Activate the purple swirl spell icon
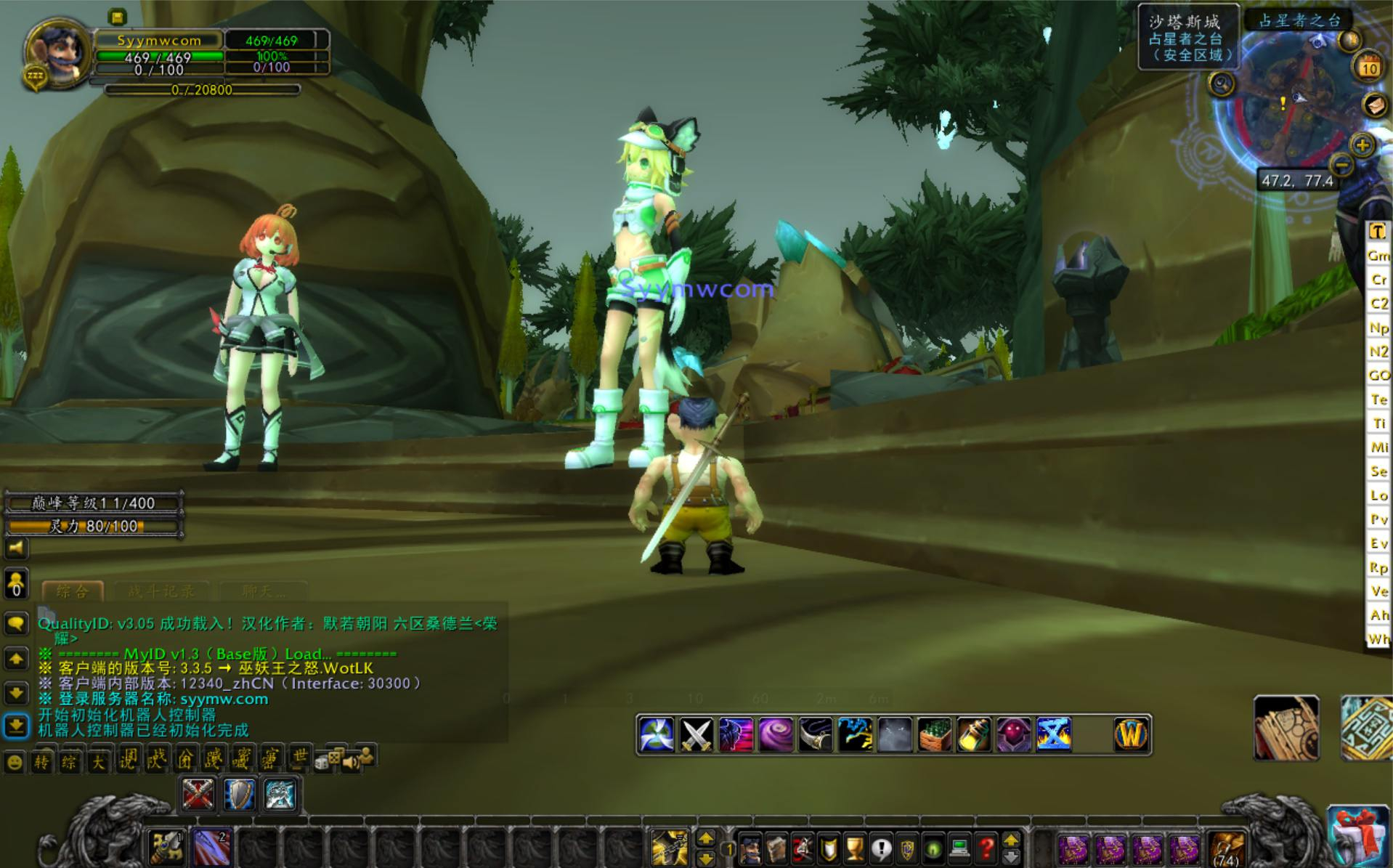The height and width of the screenshot is (868, 1393). click(776, 735)
